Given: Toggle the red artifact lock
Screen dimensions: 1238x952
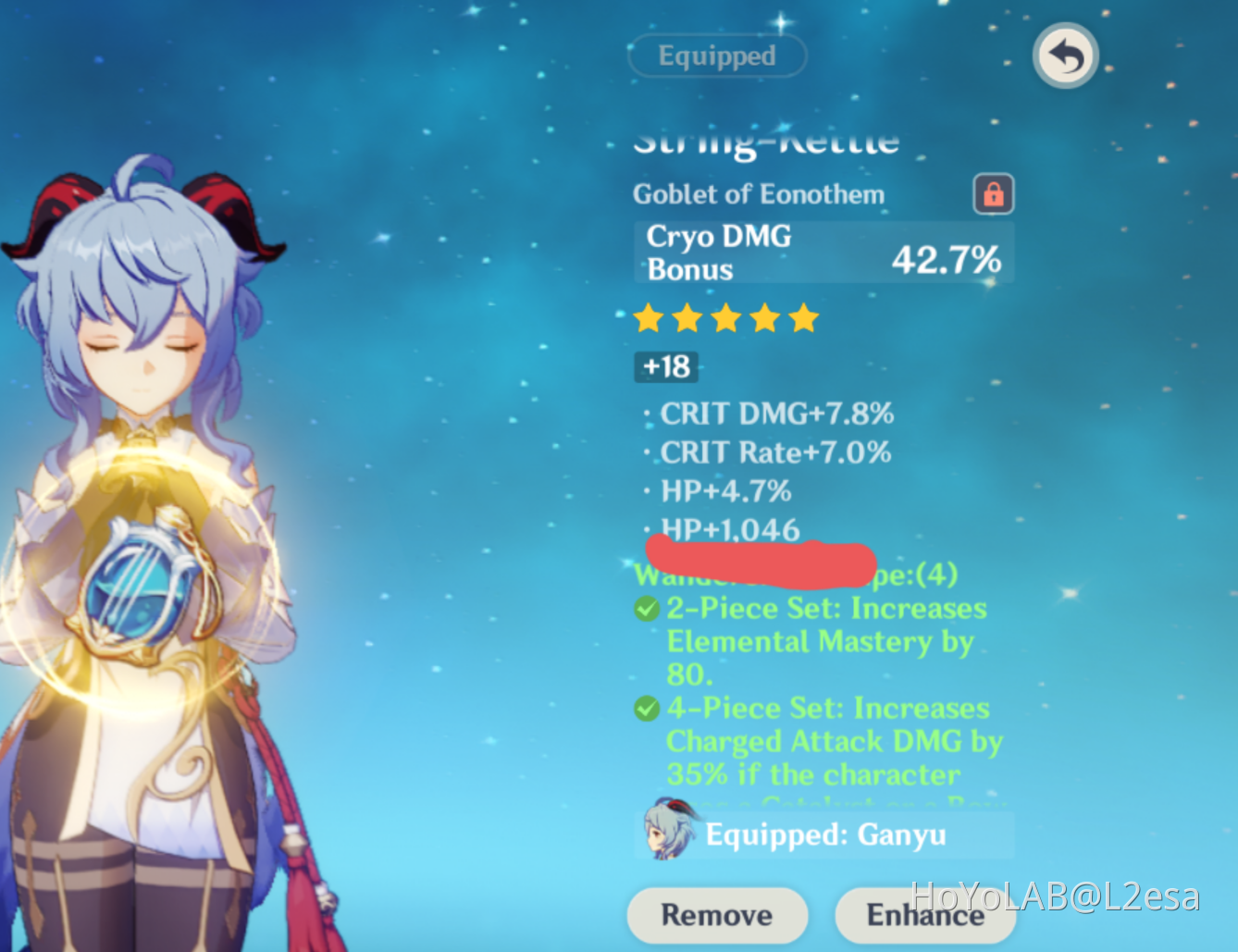Looking at the screenshot, I should click(x=994, y=194).
